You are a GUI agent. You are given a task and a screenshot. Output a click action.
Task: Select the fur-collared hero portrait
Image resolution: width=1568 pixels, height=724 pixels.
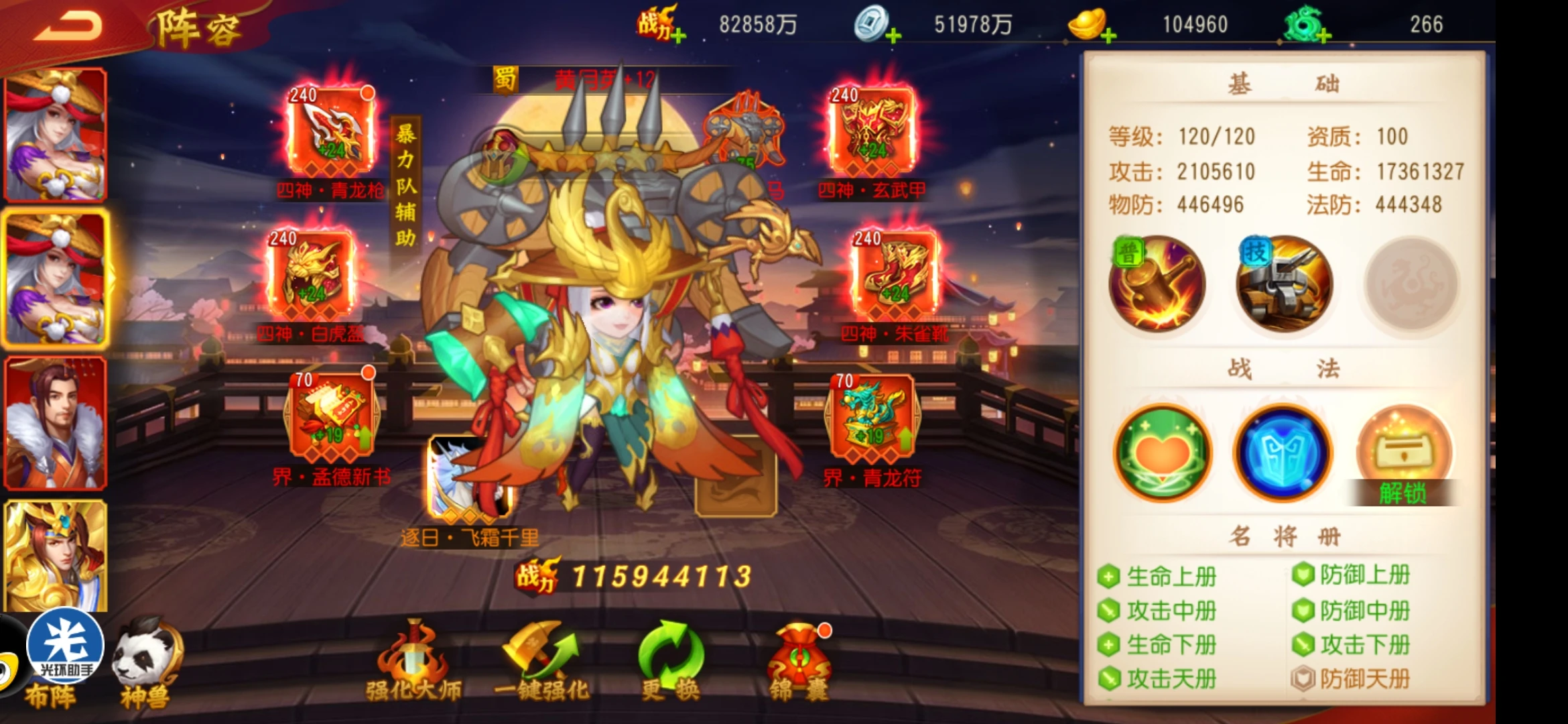(55, 423)
